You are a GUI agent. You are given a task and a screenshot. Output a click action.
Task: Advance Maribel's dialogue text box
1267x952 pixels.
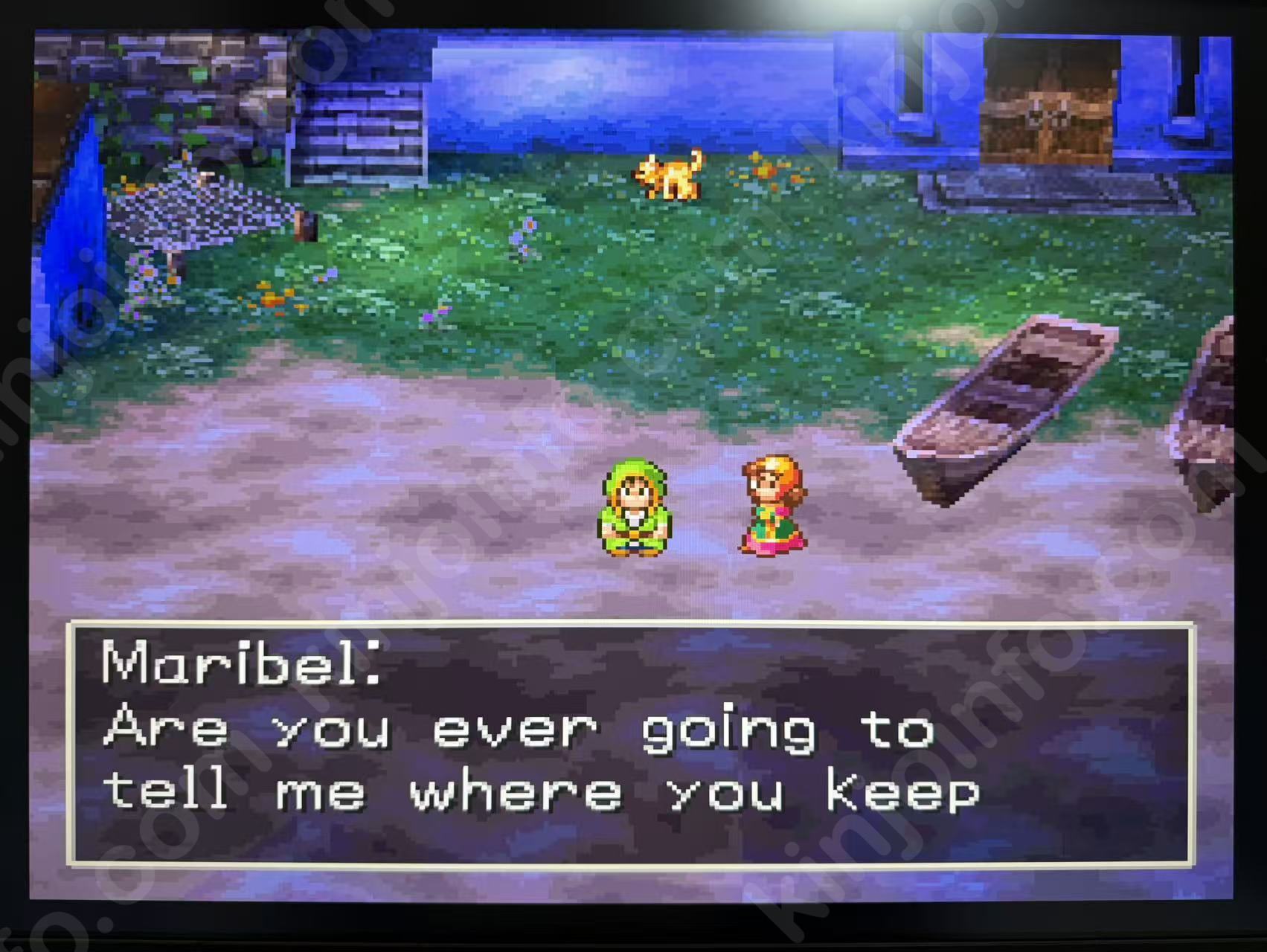point(631,744)
